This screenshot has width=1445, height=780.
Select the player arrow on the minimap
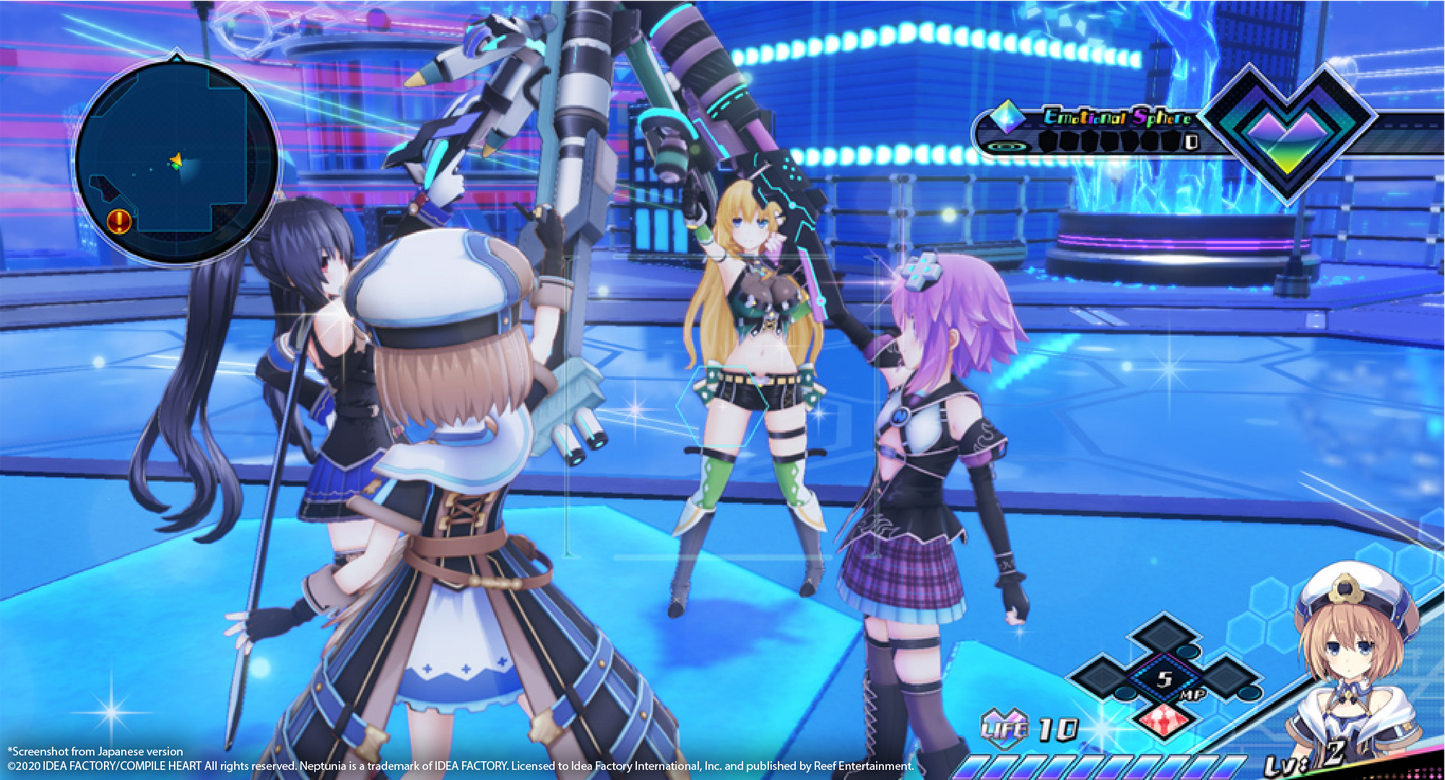point(176,158)
